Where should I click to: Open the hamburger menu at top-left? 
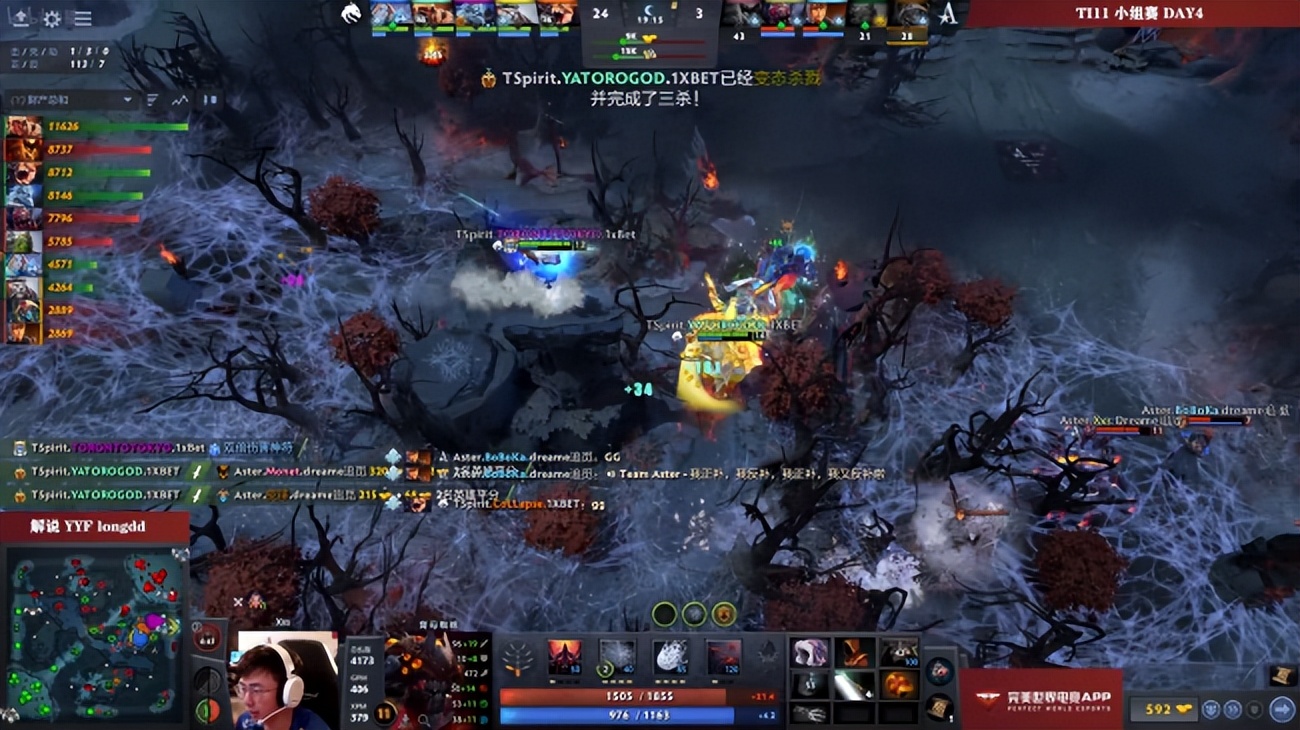[83, 18]
